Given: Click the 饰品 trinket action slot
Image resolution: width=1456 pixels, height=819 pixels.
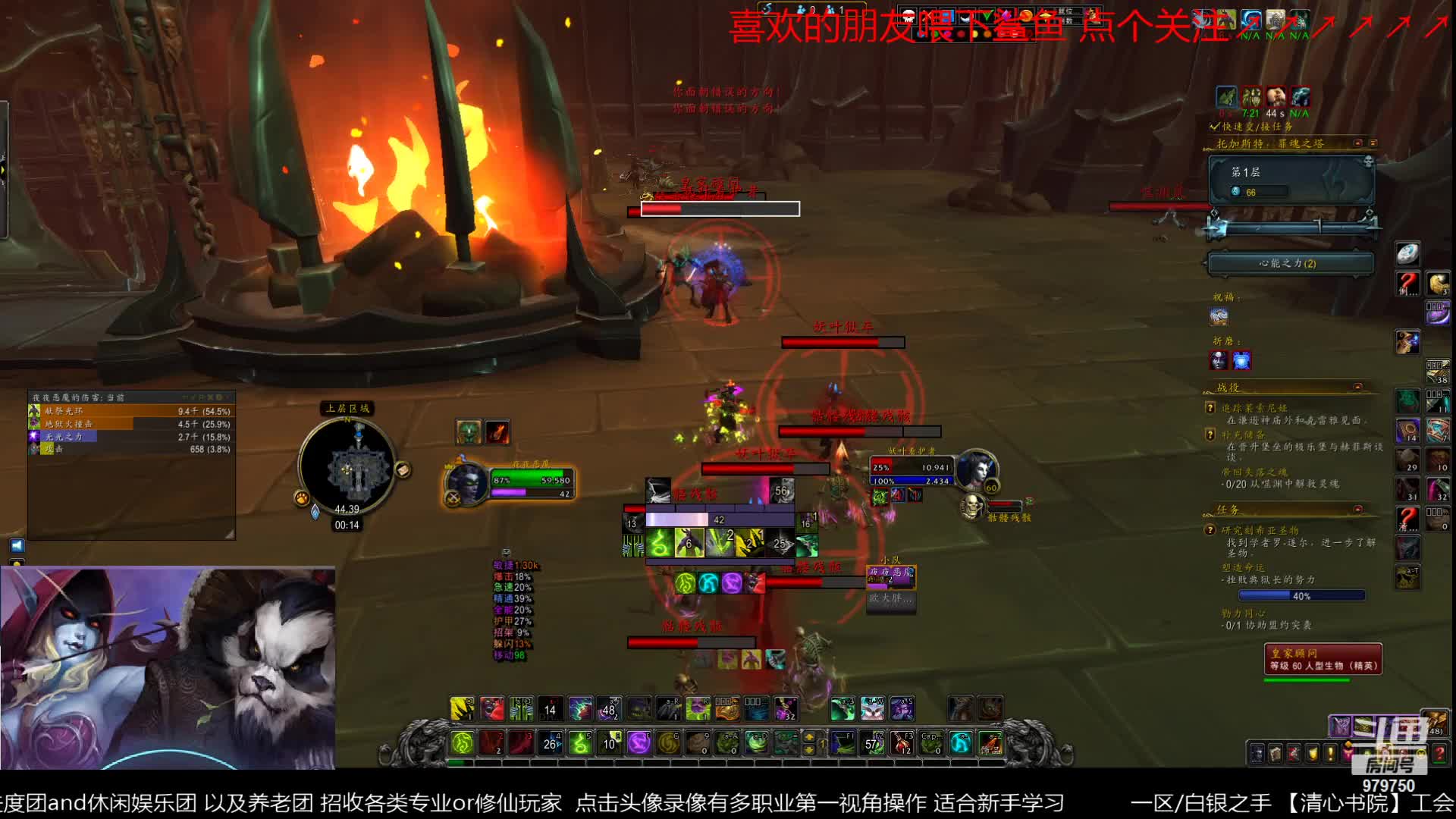Looking at the screenshot, I should (990, 743).
